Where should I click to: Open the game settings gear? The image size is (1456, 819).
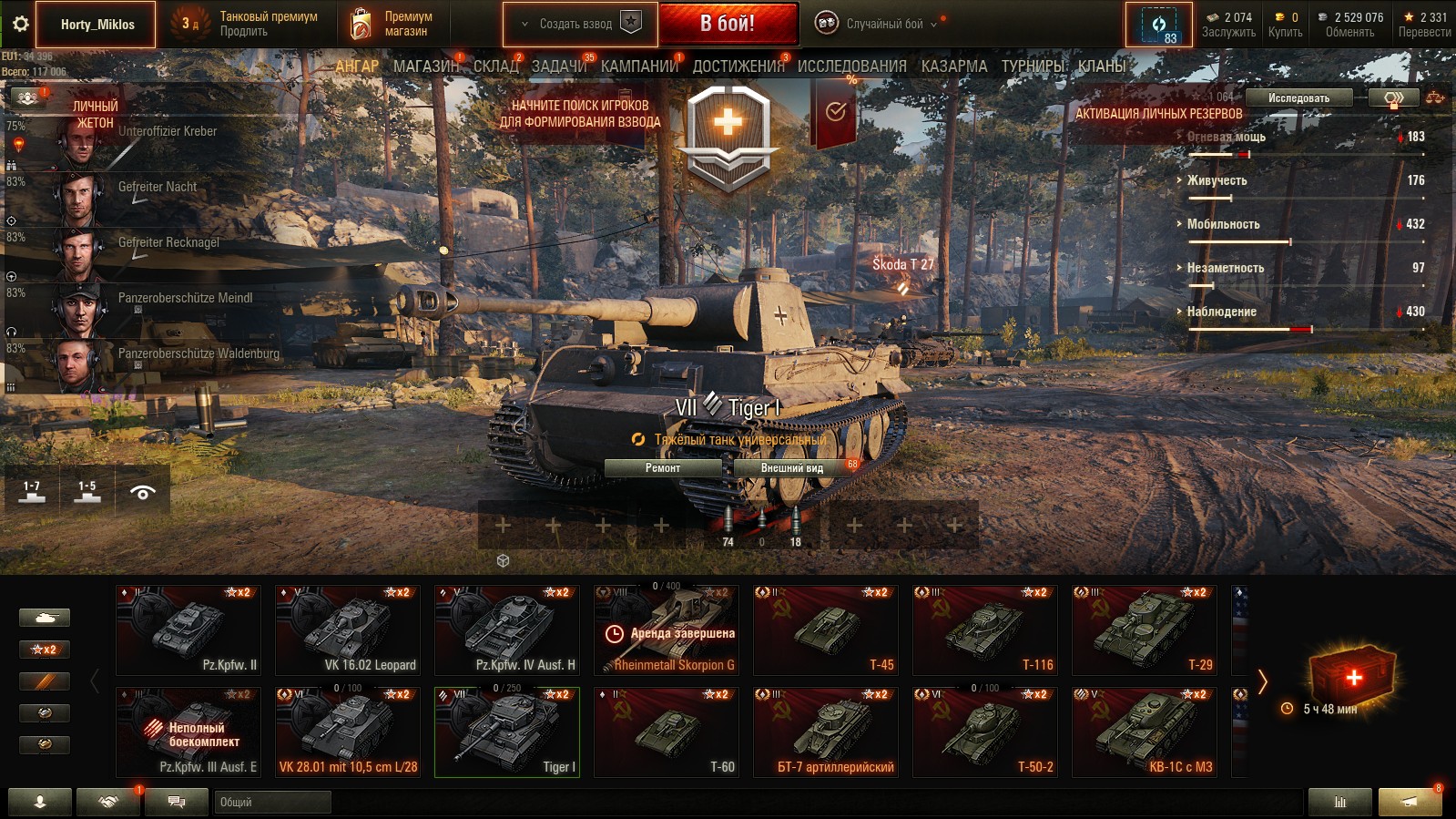(20, 25)
